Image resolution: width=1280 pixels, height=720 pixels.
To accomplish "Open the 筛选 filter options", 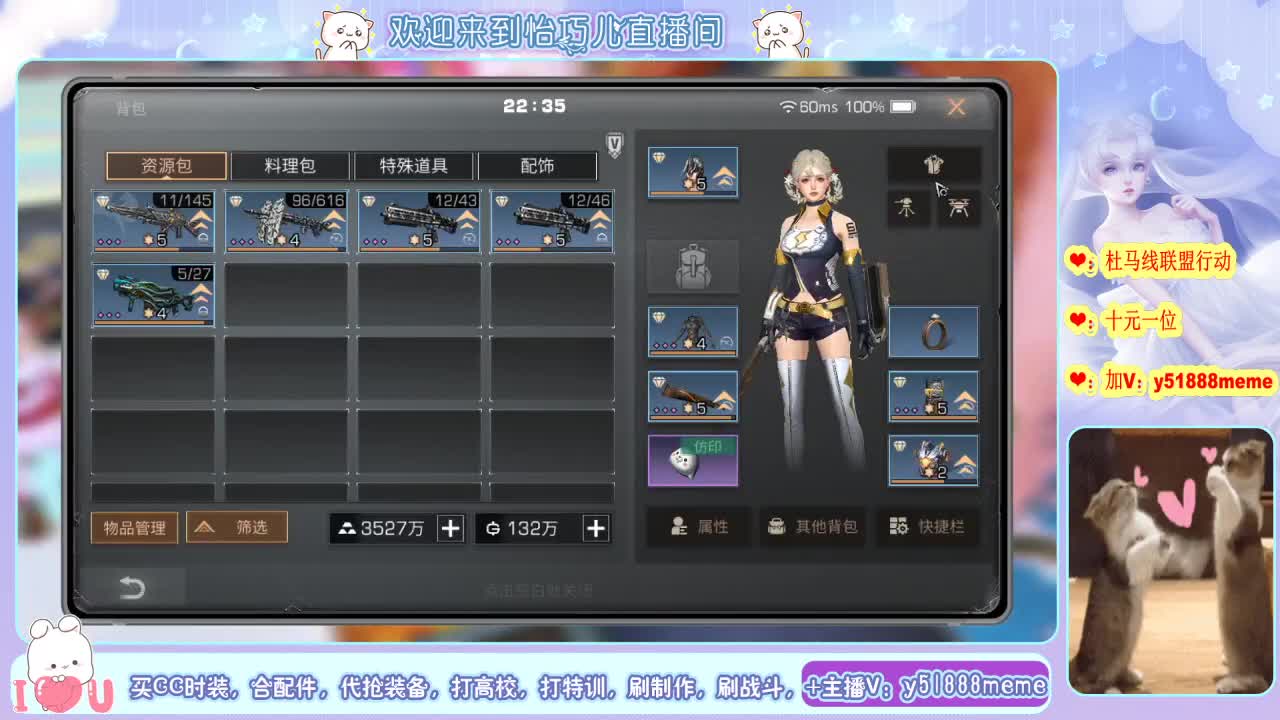I will pos(237,527).
